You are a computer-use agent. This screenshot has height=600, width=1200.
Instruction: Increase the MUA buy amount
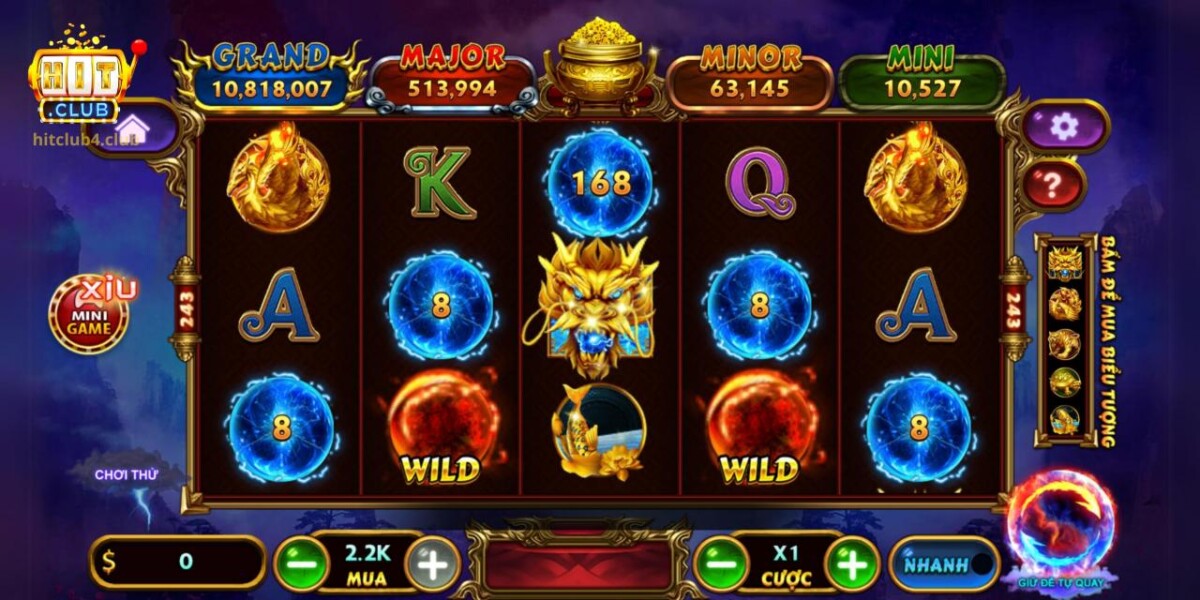click(433, 565)
